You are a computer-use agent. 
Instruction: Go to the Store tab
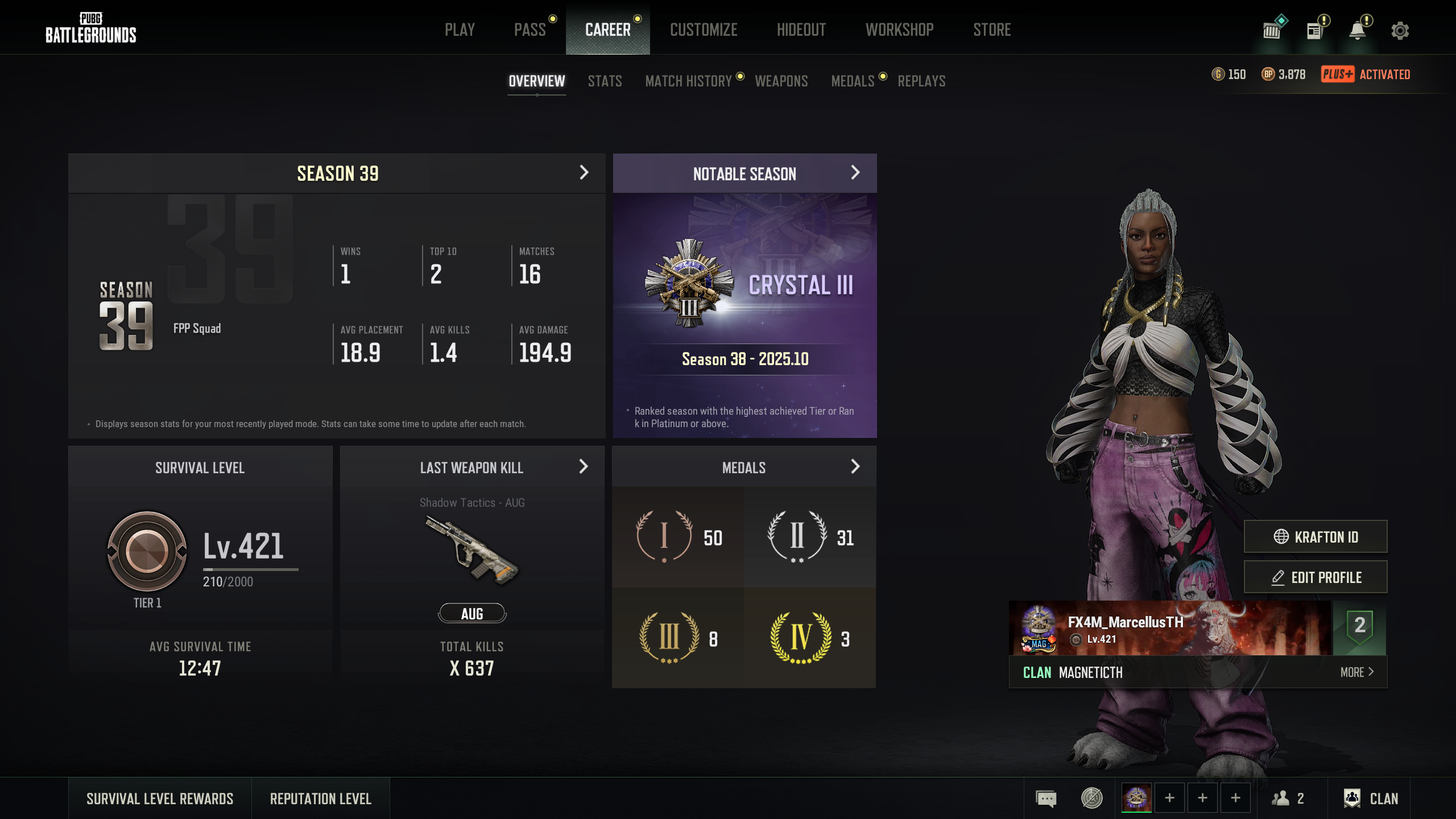click(992, 30)
